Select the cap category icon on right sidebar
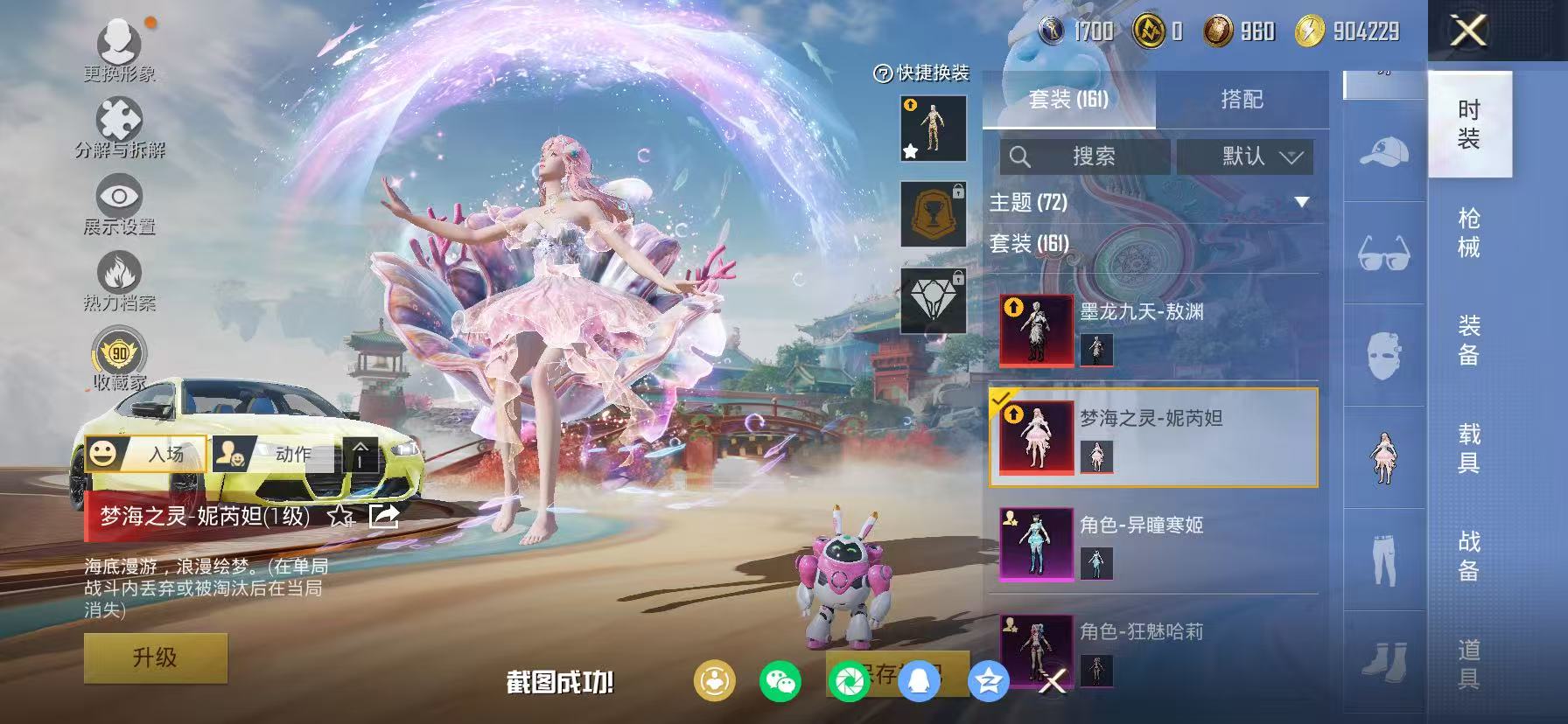 click(x=1384, y=150)
